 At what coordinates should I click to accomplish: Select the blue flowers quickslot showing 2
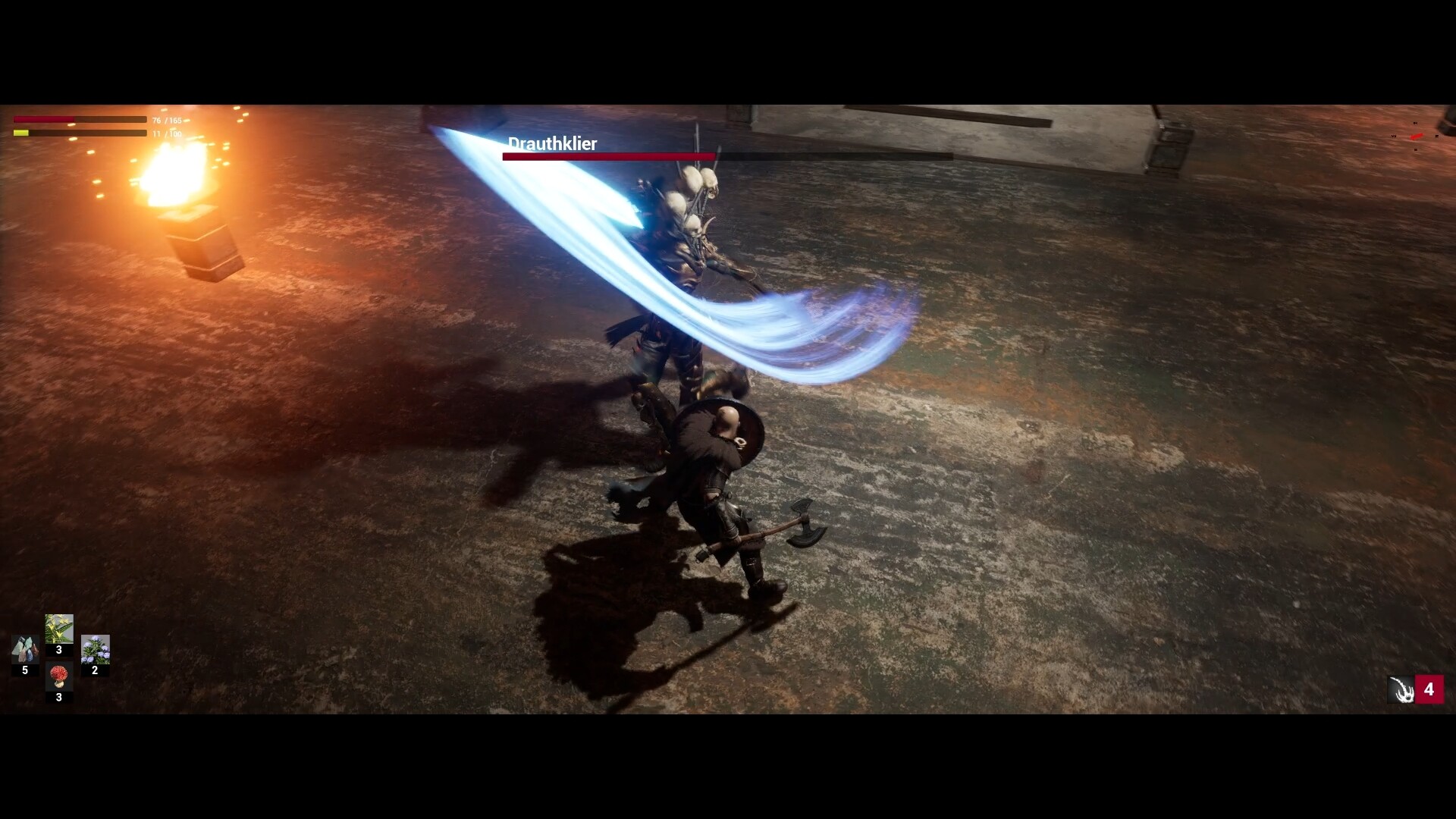tap(94, 649)
